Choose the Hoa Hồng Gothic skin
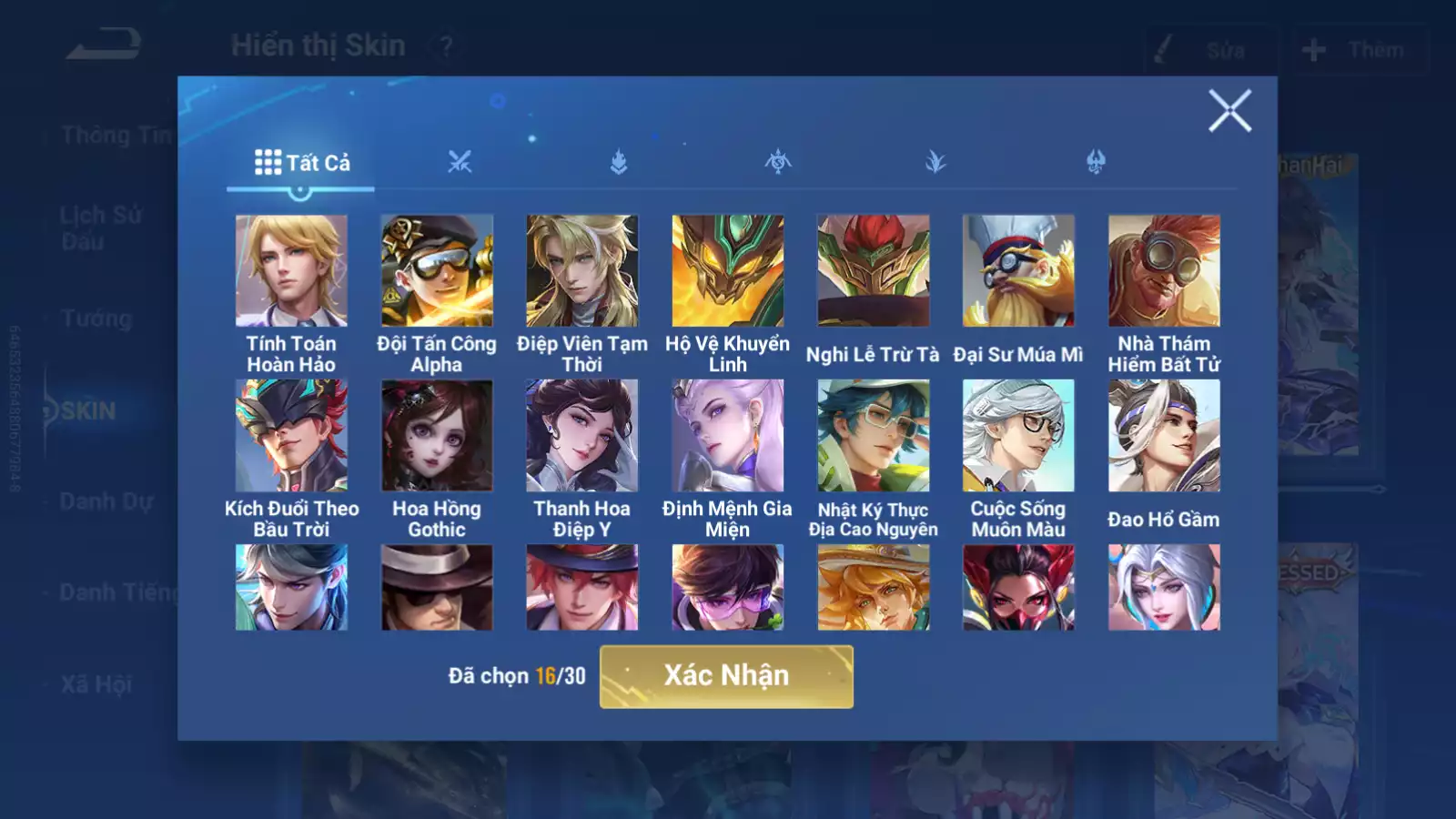Viewport: 1456px width, 819px height. coord(437,435)
